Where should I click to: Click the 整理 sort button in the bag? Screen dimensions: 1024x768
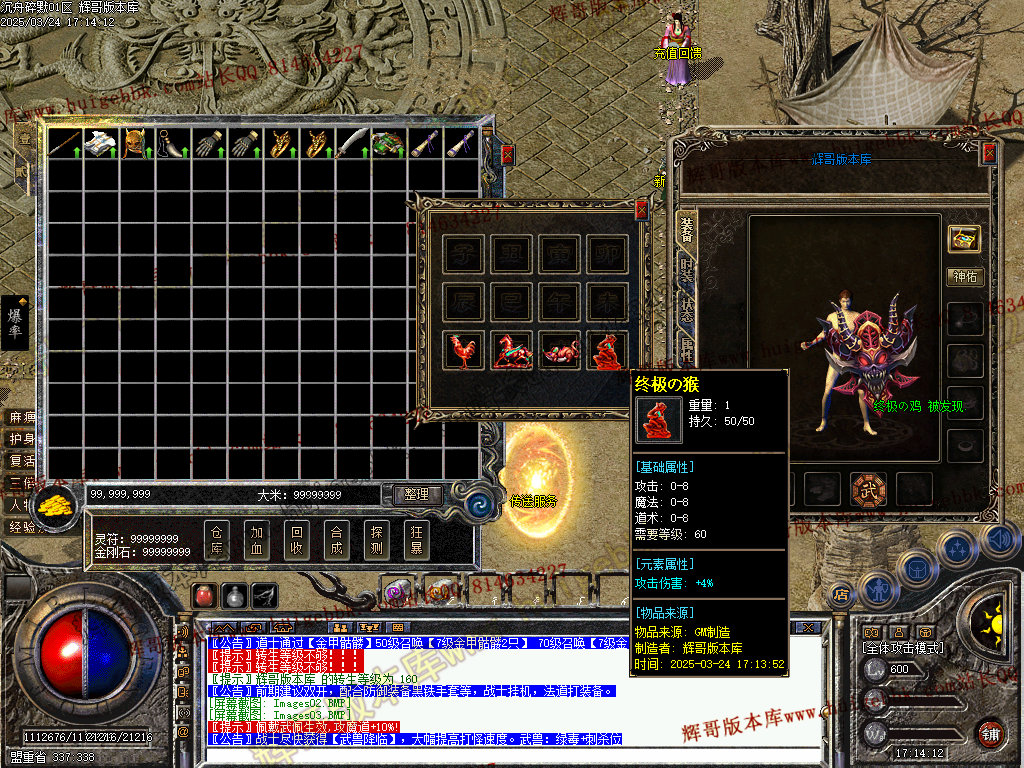coord(416,494)
